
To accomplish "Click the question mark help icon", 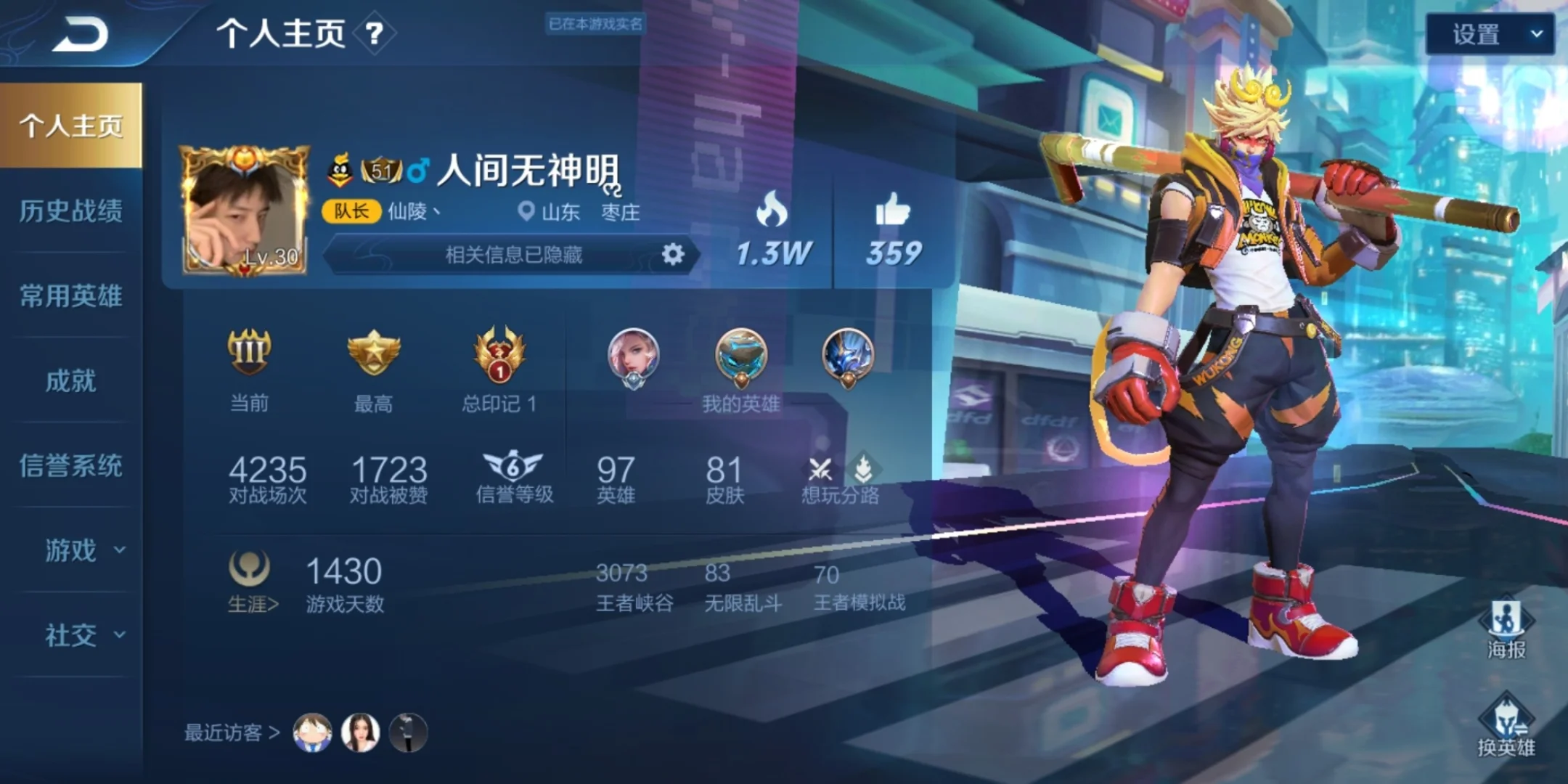I will [x=374, y=33].
